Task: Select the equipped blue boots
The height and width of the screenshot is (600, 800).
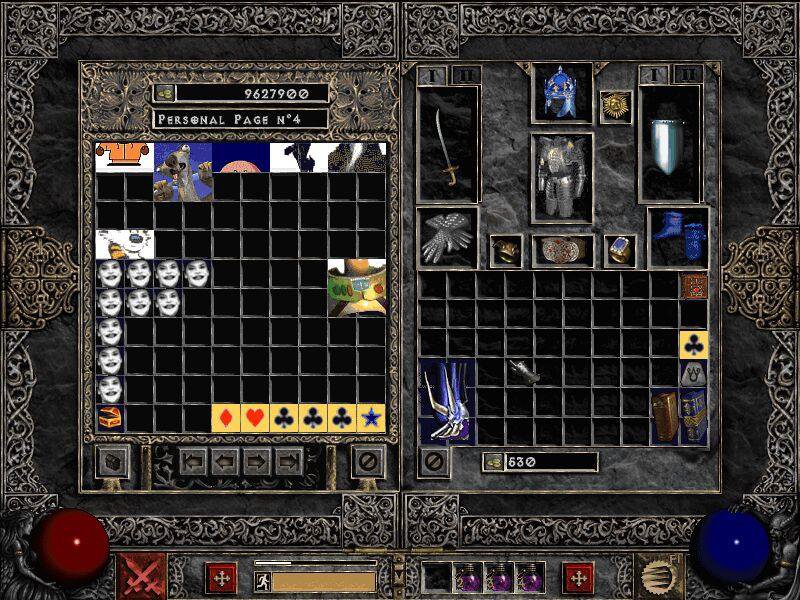Action: click(x=679, y=238)
